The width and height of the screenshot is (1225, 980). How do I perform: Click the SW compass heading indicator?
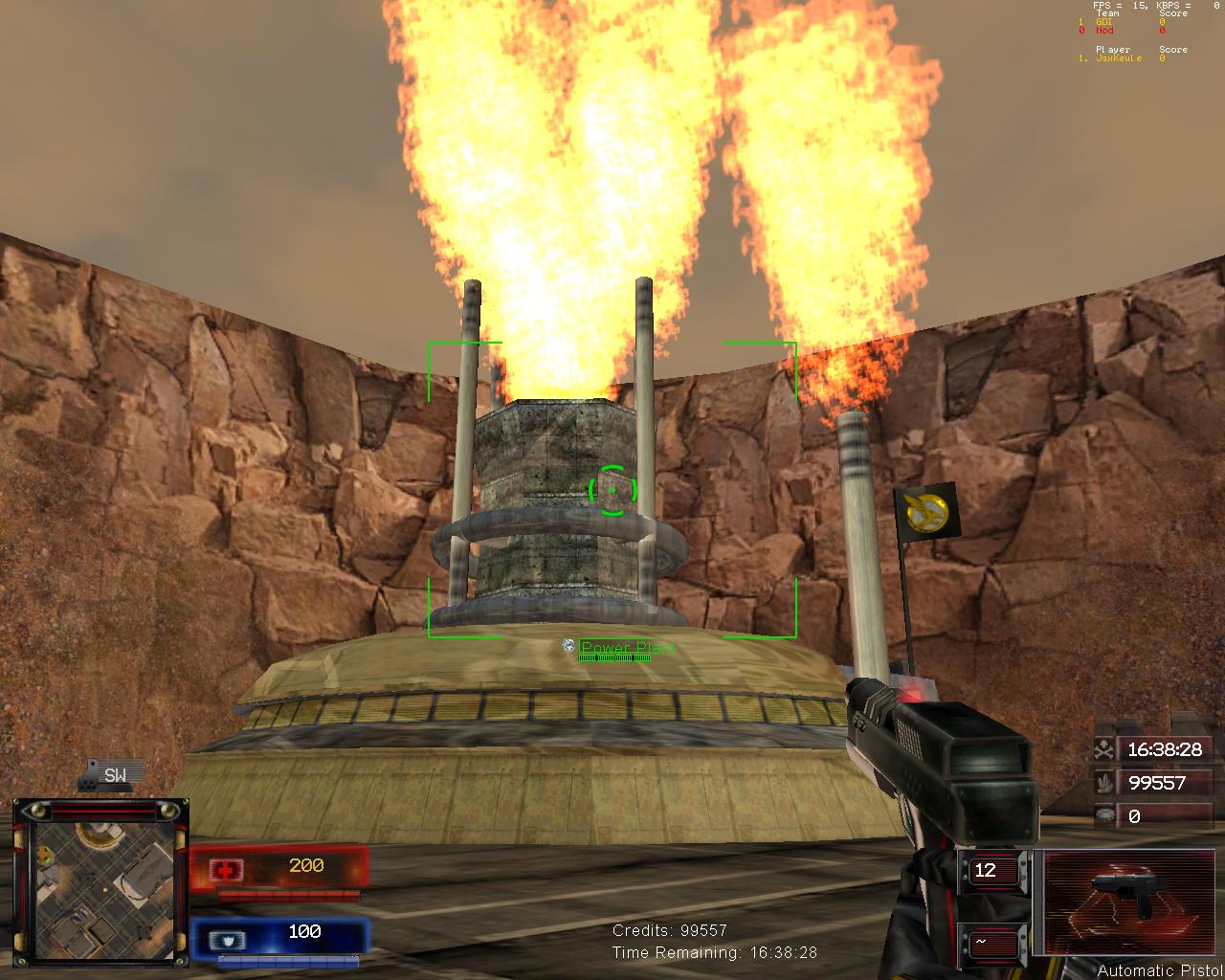(x=115, y=775)
